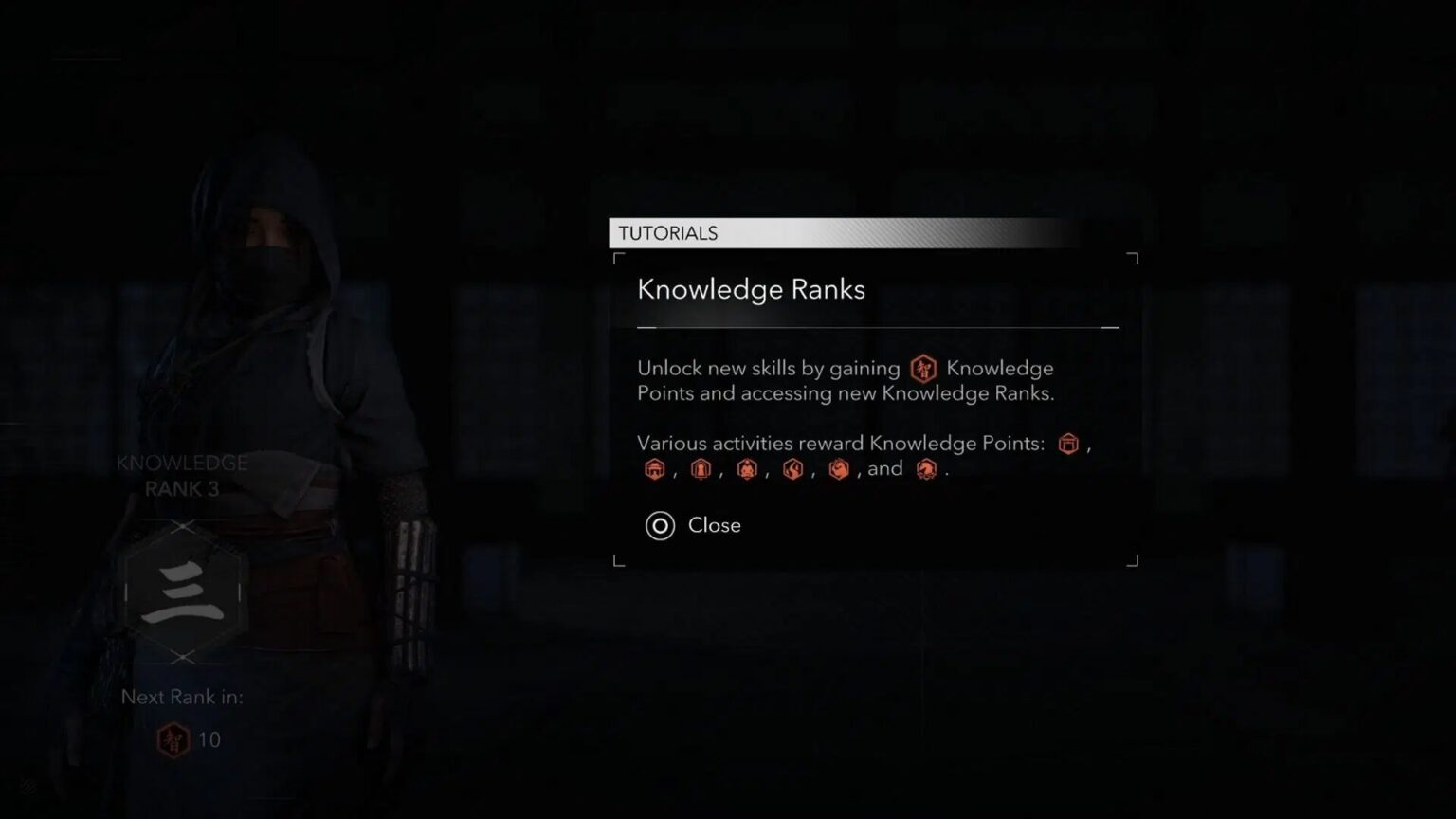Select the KNOWLEDGE RANK 3 label
Viewport: 1456px width, 819px height.
182,476
